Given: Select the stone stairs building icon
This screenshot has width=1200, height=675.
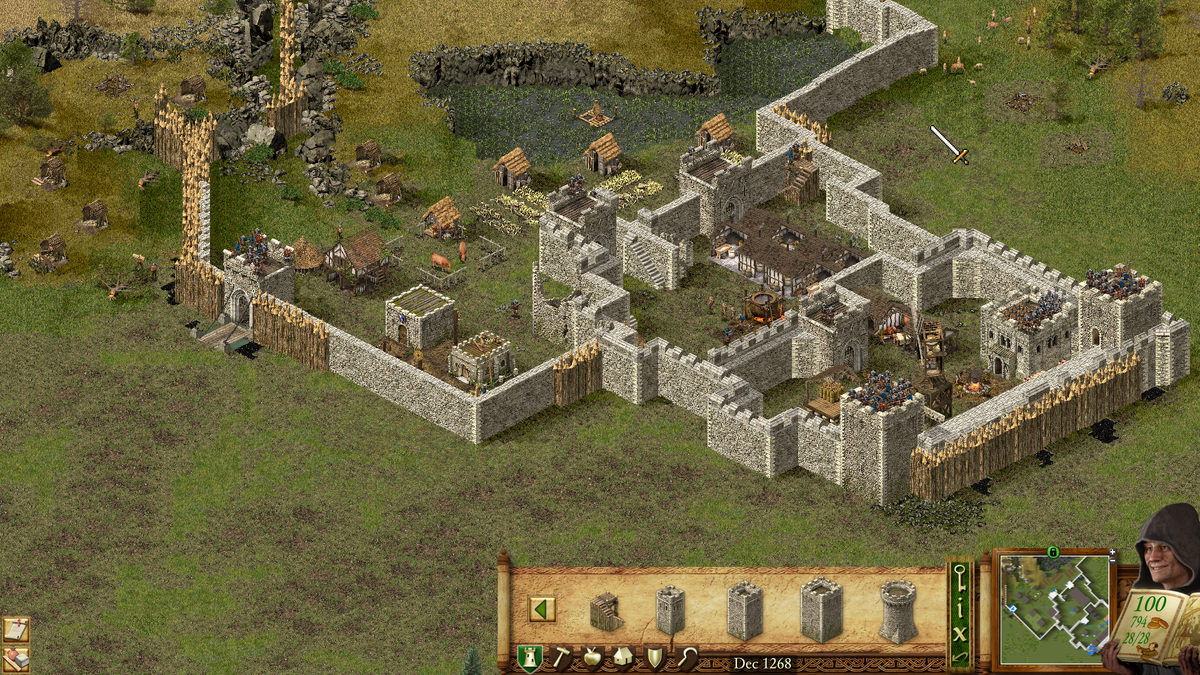Looking at the screenshot, I should coord(605,611).
